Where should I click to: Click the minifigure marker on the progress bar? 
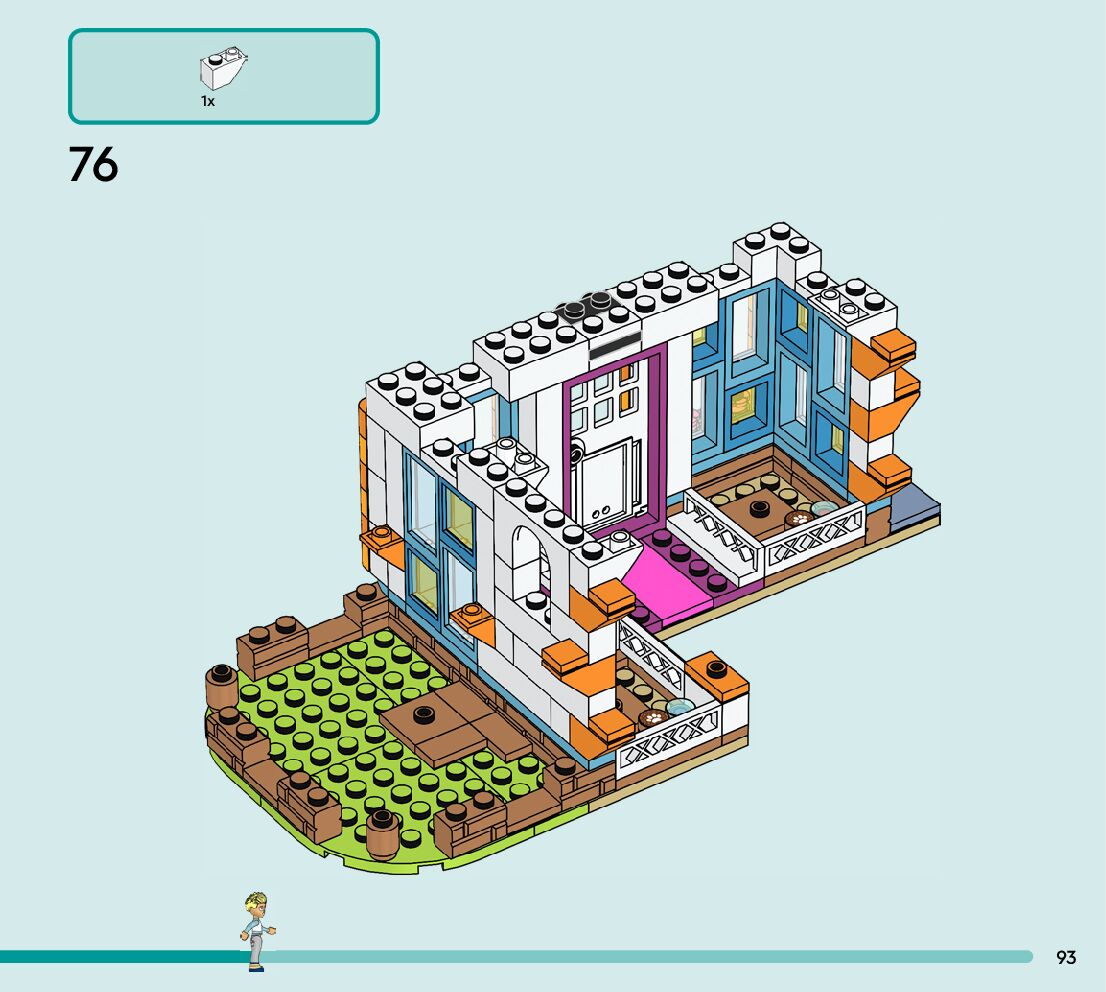coord(256,931)
